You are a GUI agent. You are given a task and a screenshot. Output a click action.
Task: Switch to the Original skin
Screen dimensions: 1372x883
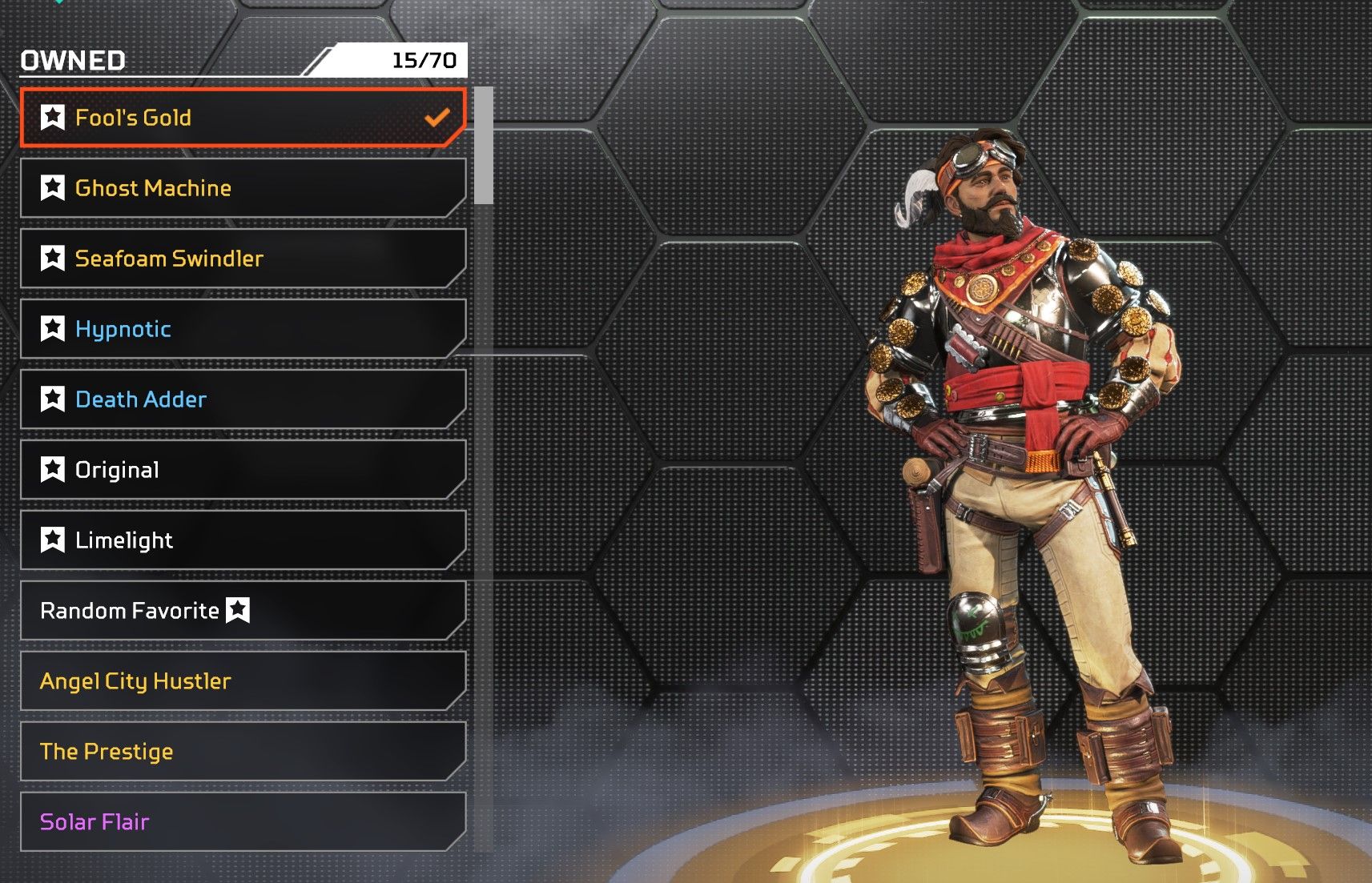click(x=240, y=470)
